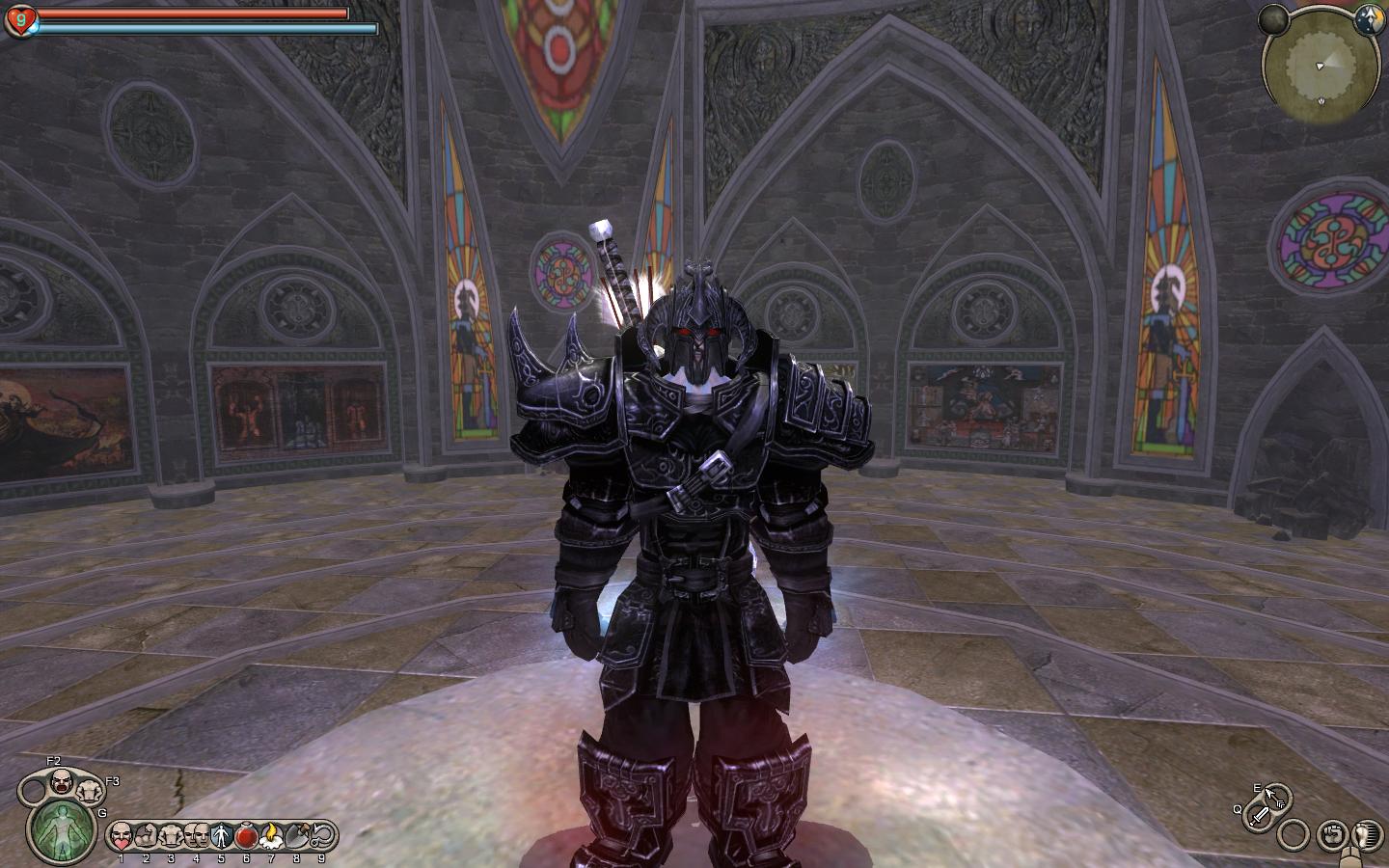Pick the two faces expression icon
Viewport: 1389px width, 868px height.
click(x=196, y=834)
